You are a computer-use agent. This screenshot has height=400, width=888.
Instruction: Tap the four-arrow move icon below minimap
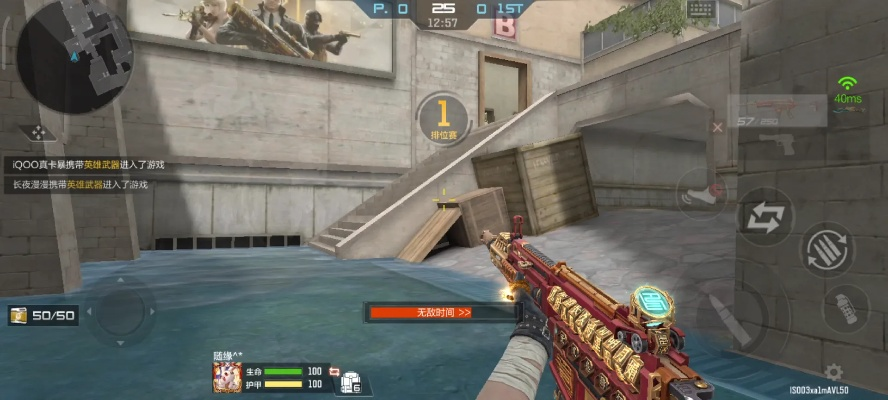coord(37,132)
